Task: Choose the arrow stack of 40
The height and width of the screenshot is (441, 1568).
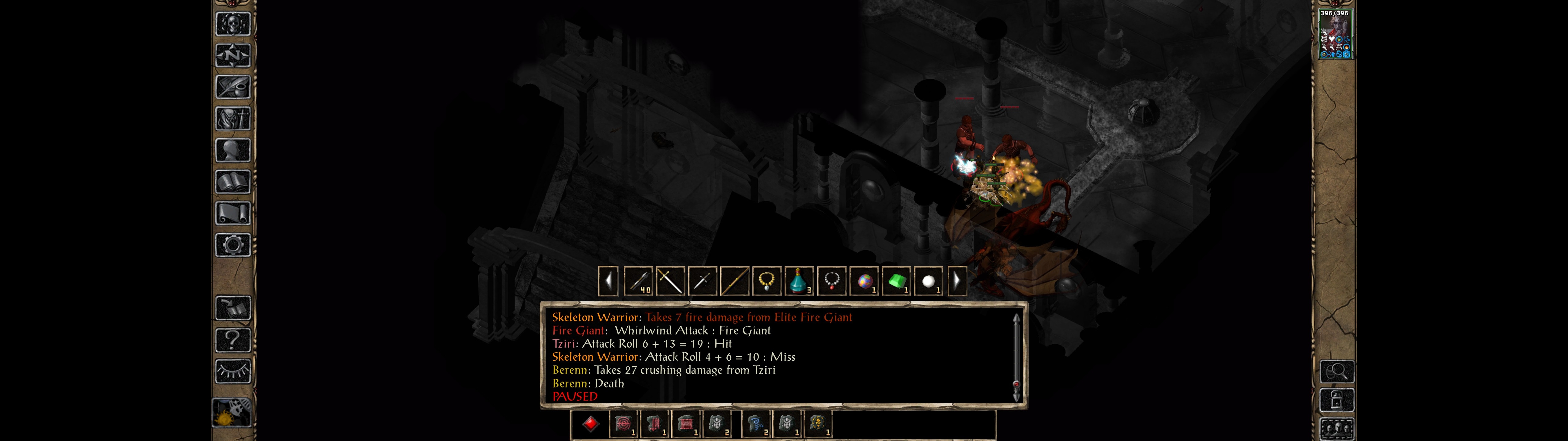Action: coord(638,281)
